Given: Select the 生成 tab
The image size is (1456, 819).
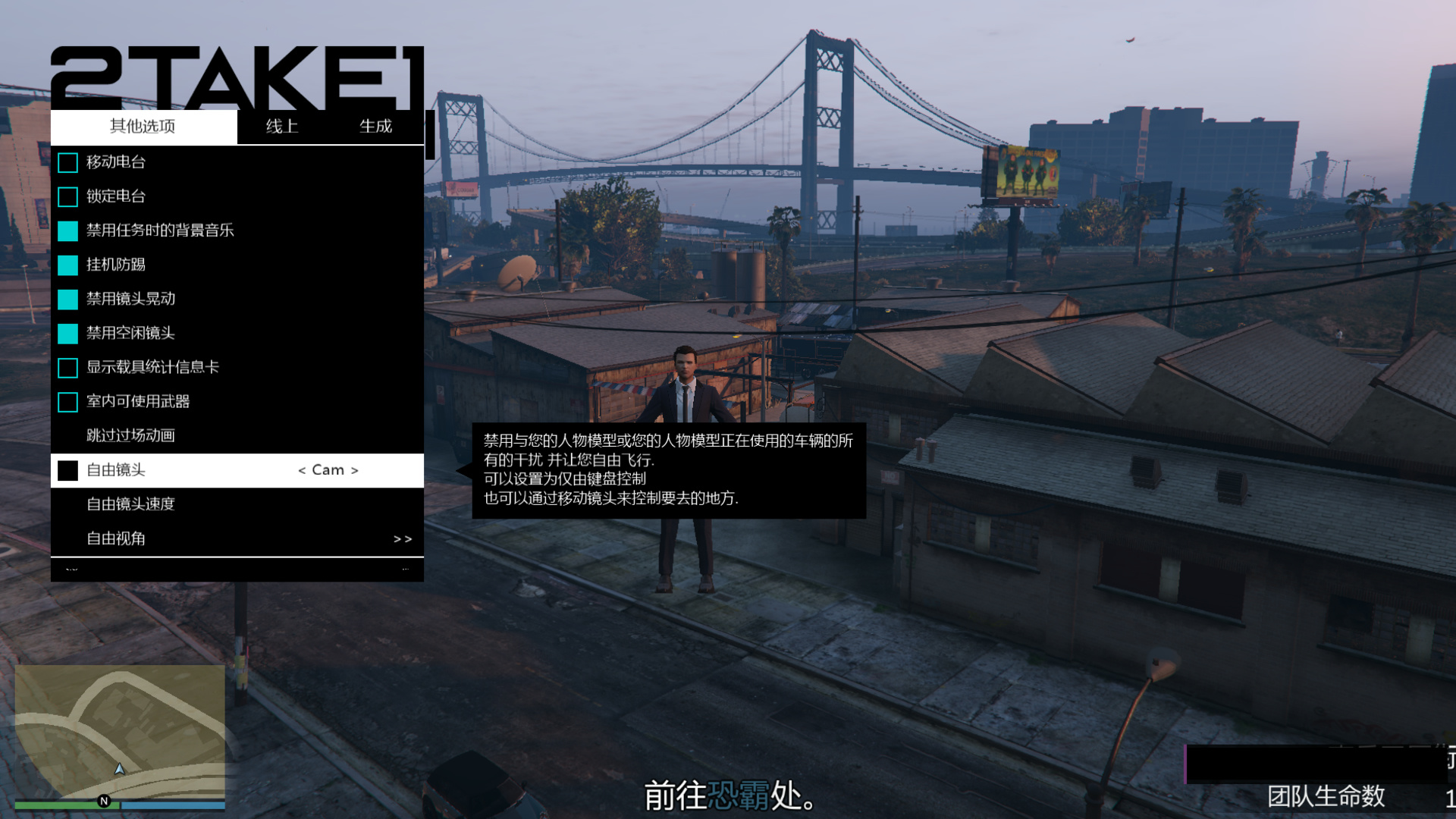Looking at the screenshot, I should click(375, 127).
